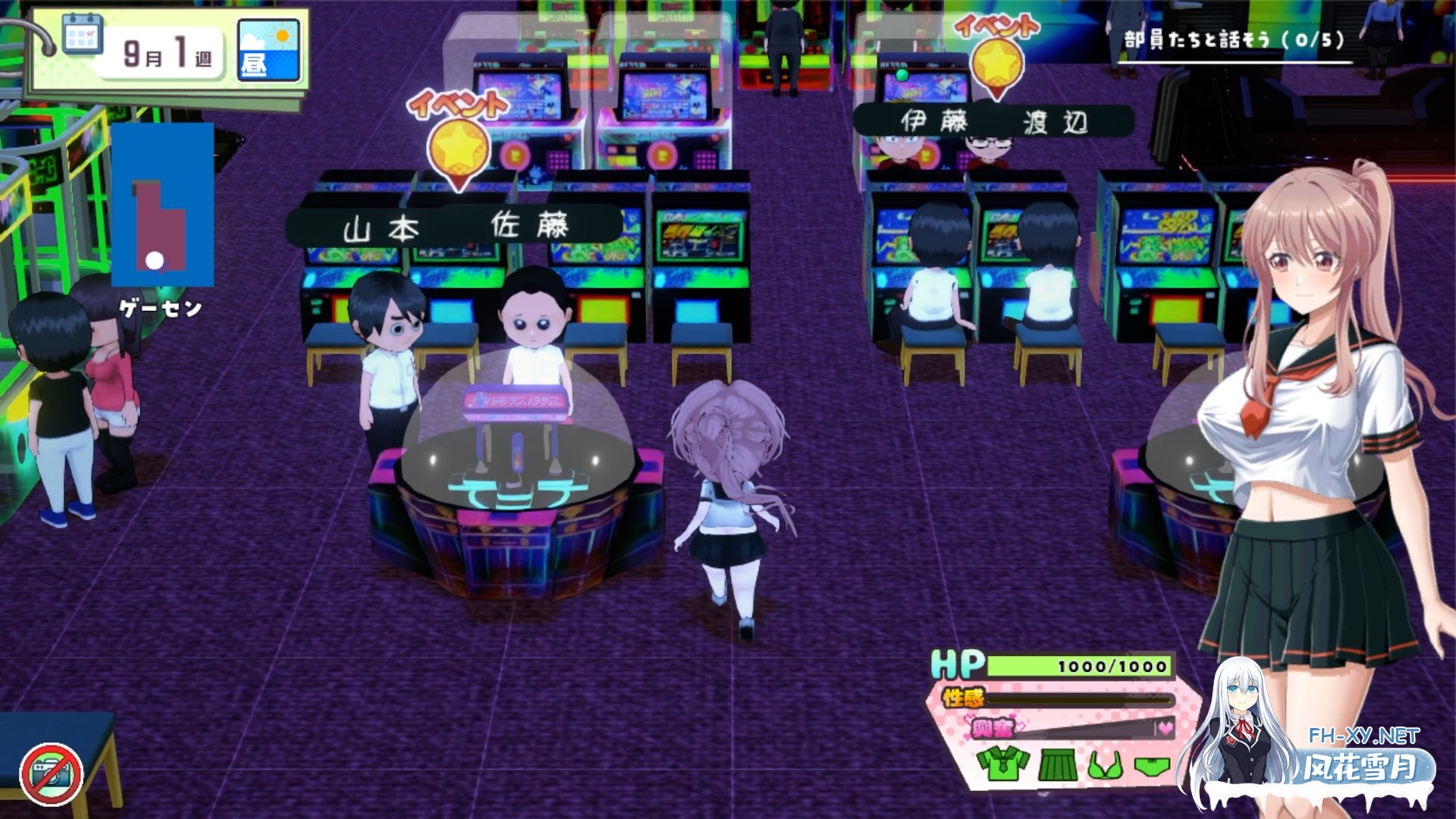Screen dimensions: 1456x819
Task: Click the 山本 佐藤 name label
Action: point(454,227)
